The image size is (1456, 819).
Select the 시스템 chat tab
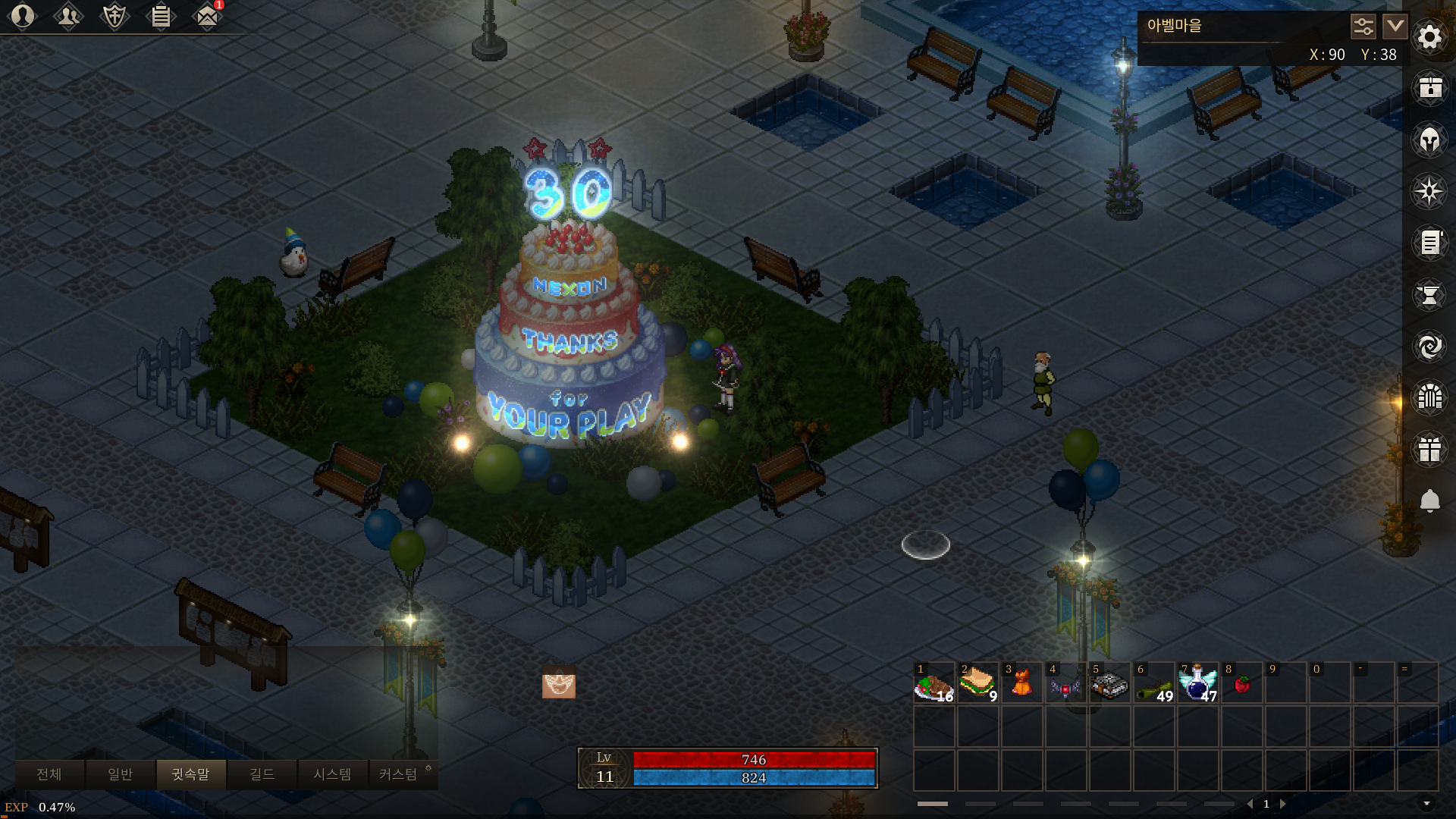pyautogui.click(x=332, y=774)
